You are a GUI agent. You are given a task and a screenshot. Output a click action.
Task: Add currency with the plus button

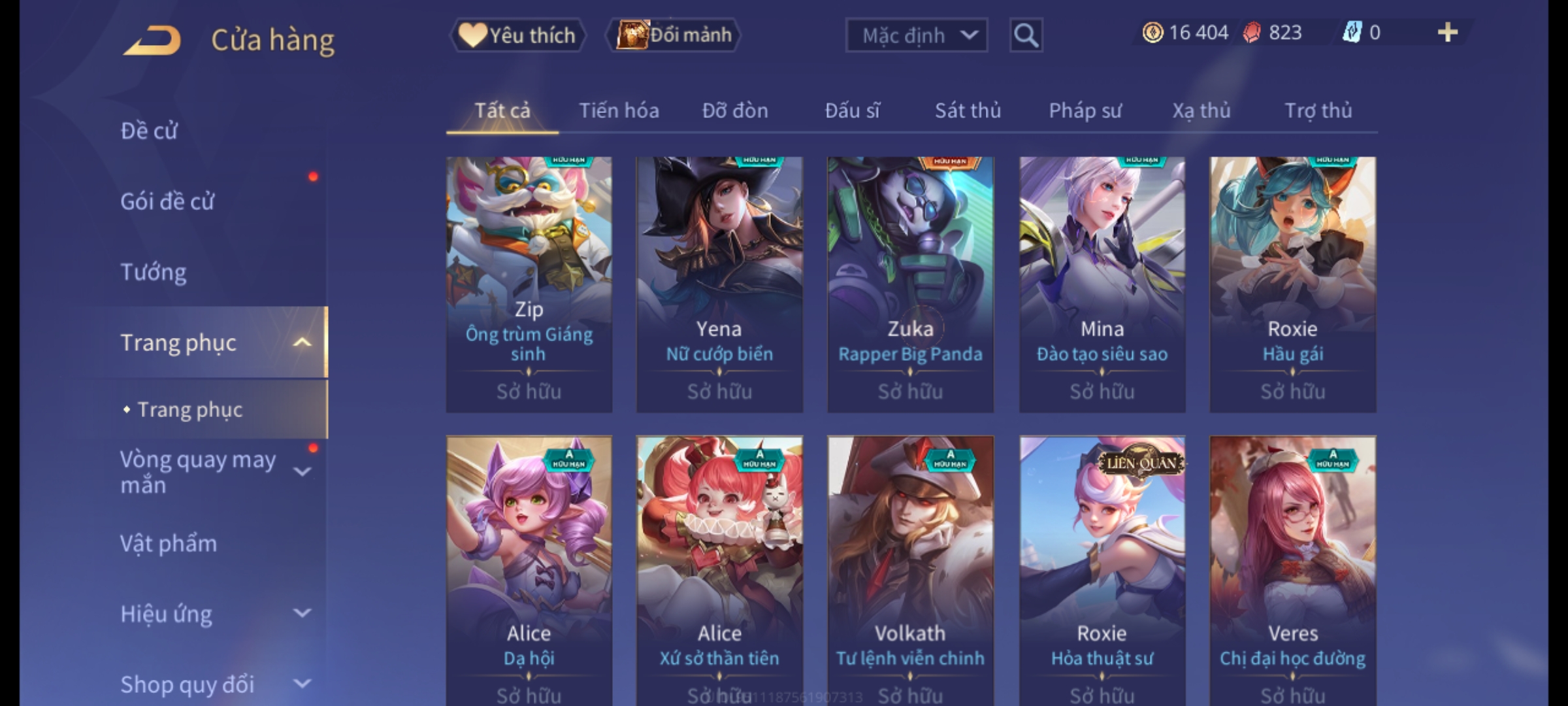1447,33
